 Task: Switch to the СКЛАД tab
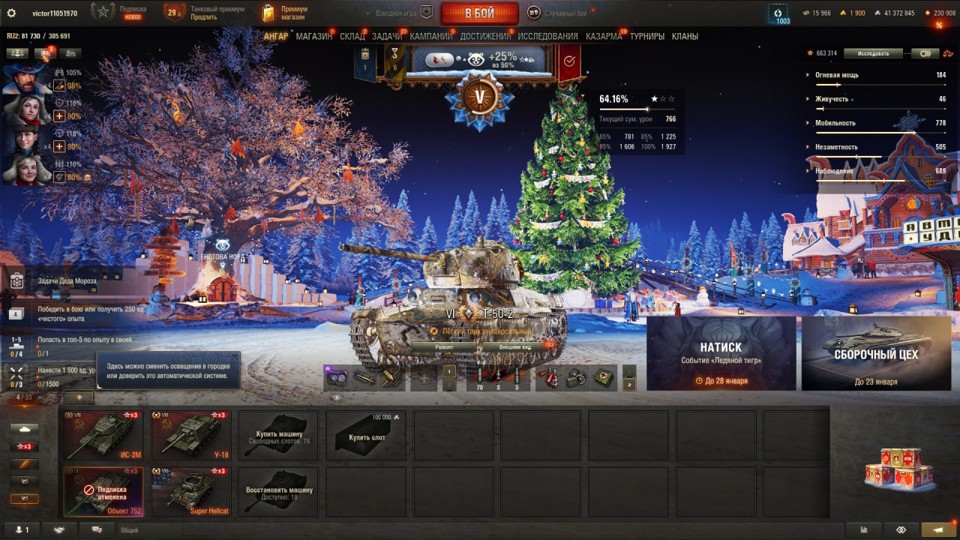click(x=352, y=36)
